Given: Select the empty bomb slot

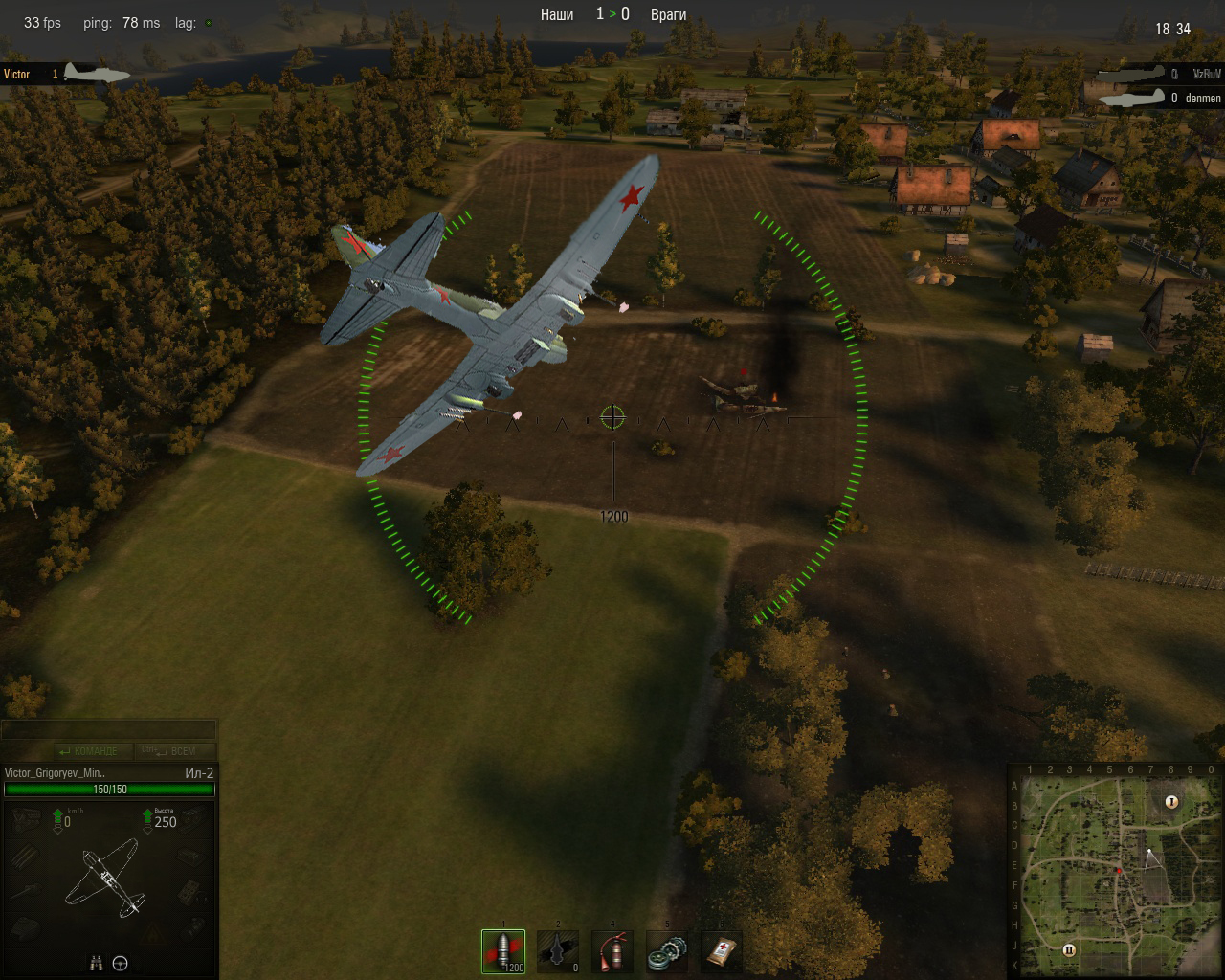Looking at the screenshot, I should click(x=558, y=951).
